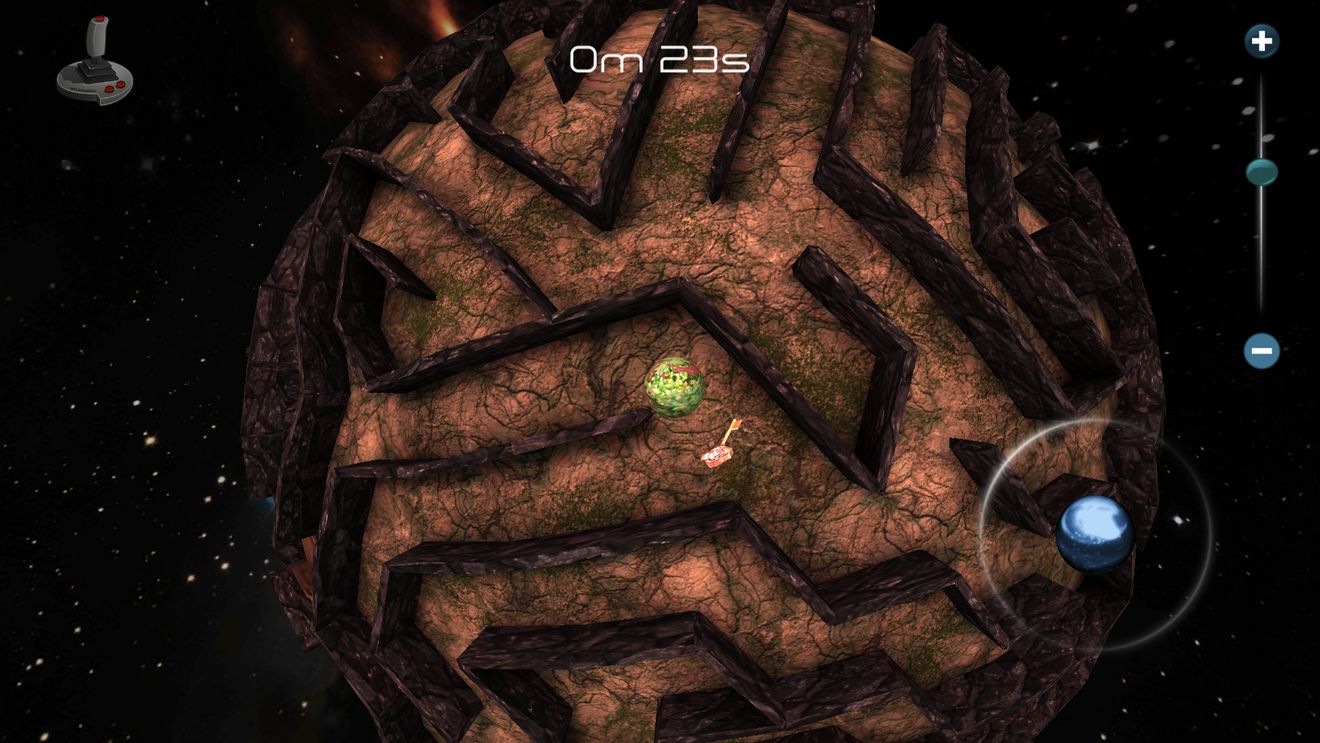Image resolution: width=1320 pixels, height=743 pixels.
Task: Zoom out with the minus button
Action: pos(1262,351)
